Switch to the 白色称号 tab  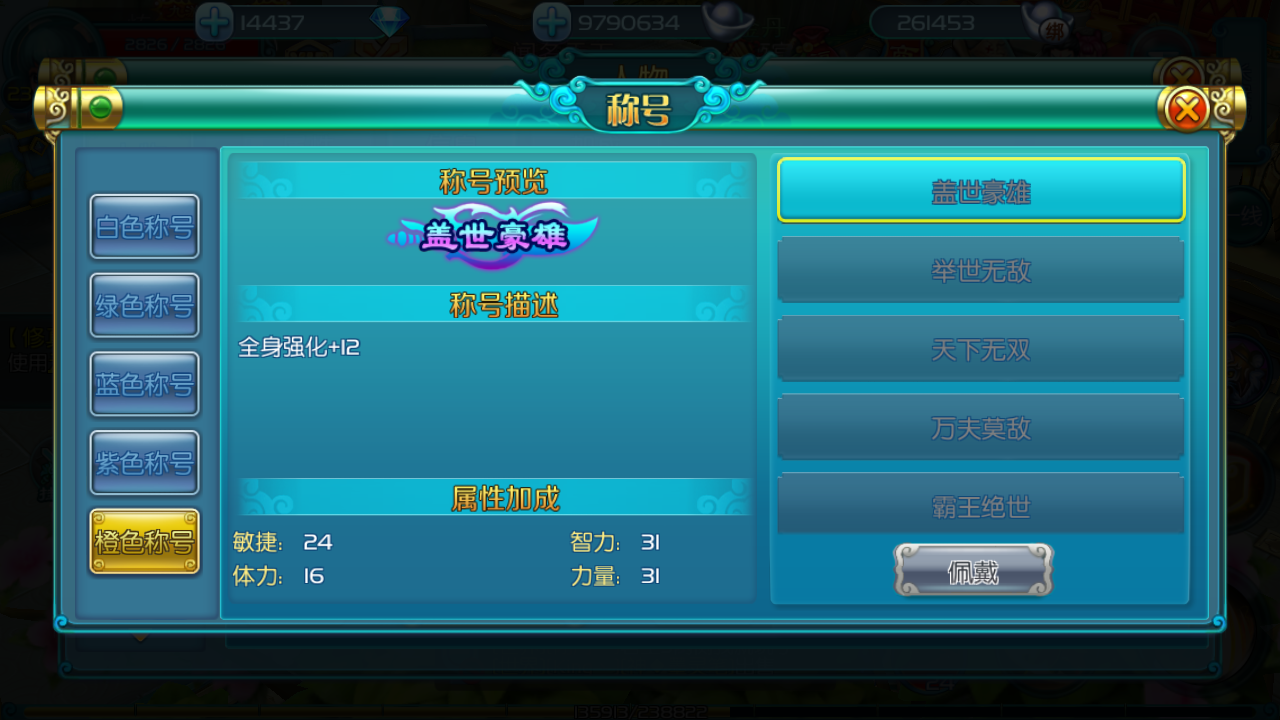[x=145, y=227]
